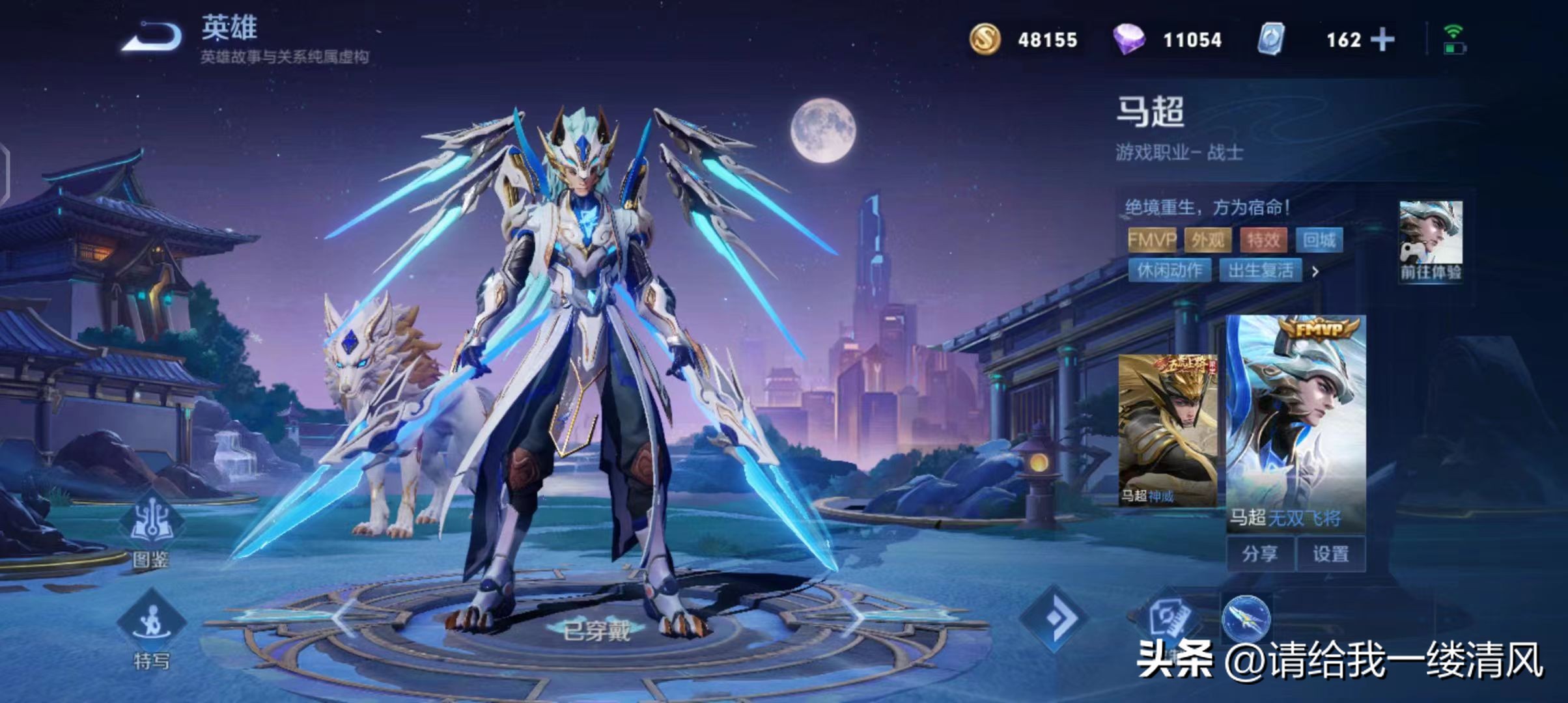Select the 休闲动作 idle animation tag
Image resolution: width=1568 pixels, height=703 pixels.
1169,270
